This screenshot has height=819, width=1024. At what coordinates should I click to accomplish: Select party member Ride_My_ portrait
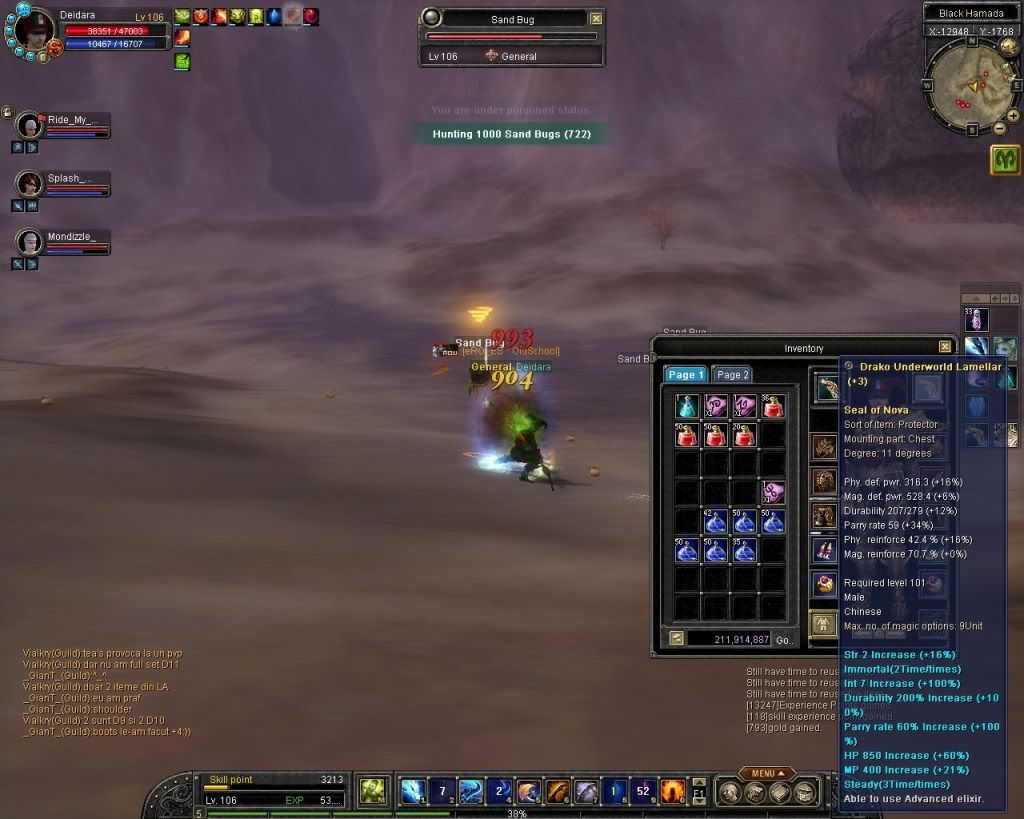30,125
